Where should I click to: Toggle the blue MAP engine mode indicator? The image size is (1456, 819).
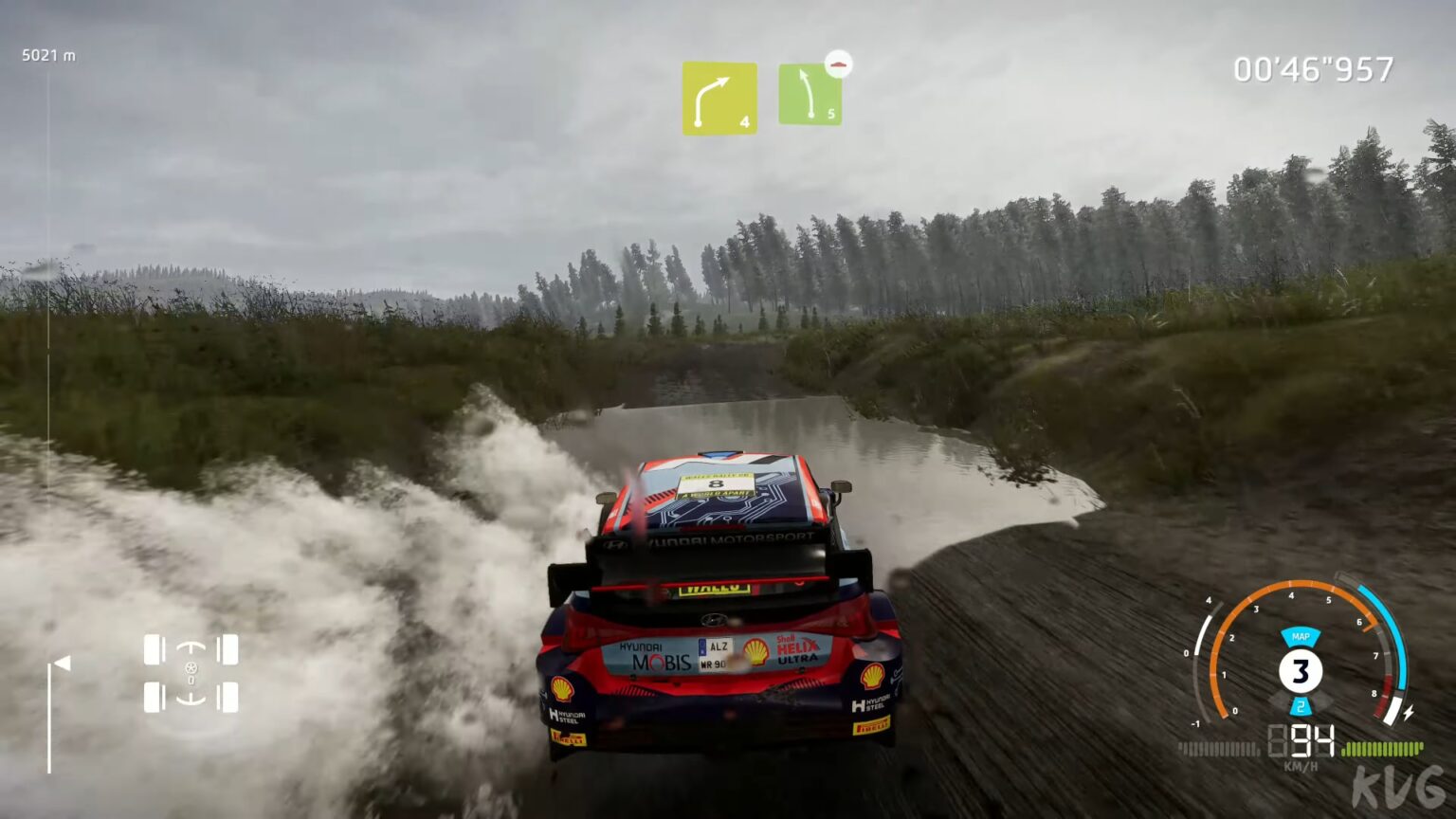(x=1300, y=637)
